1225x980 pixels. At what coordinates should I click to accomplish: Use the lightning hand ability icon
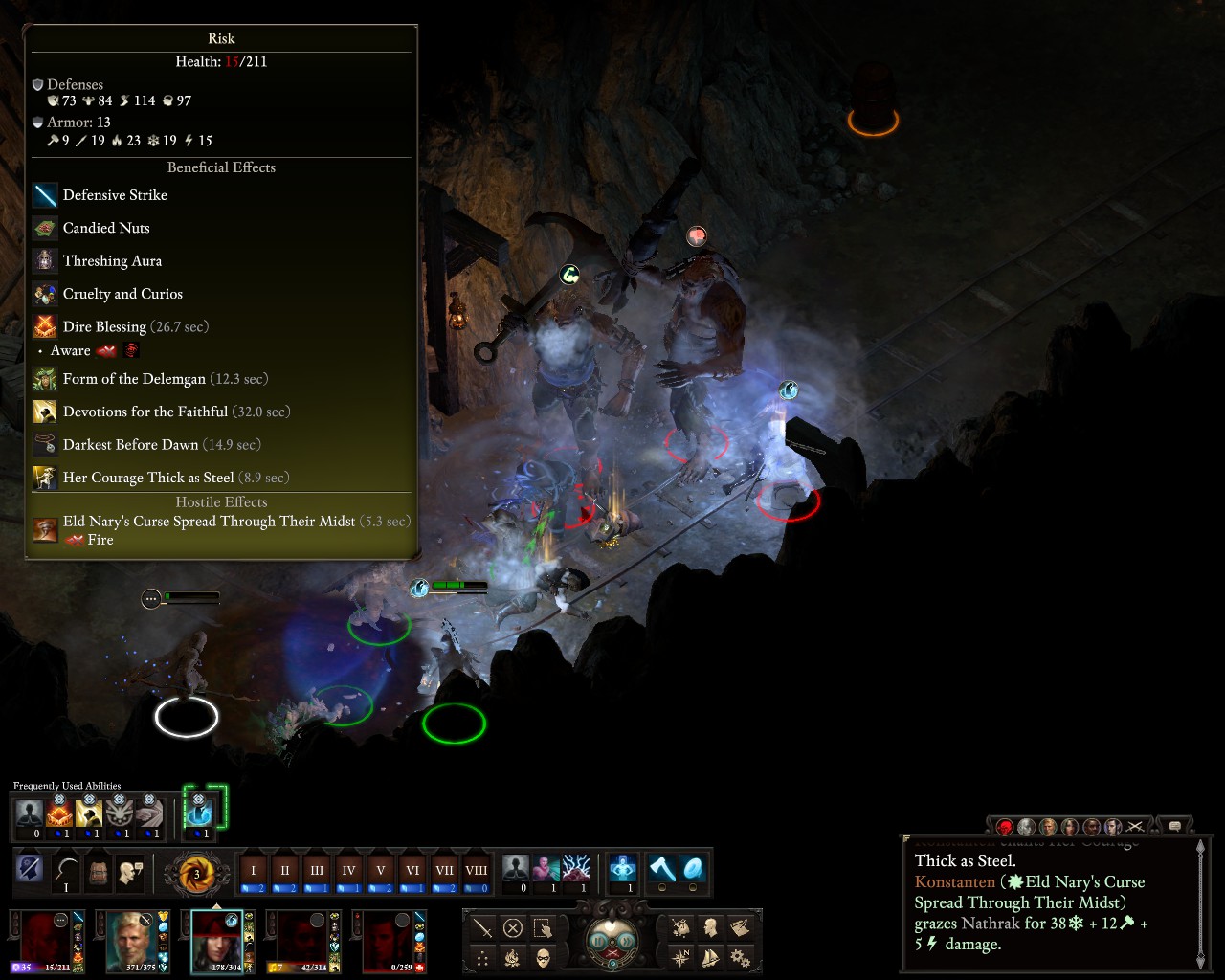[577, 868]
